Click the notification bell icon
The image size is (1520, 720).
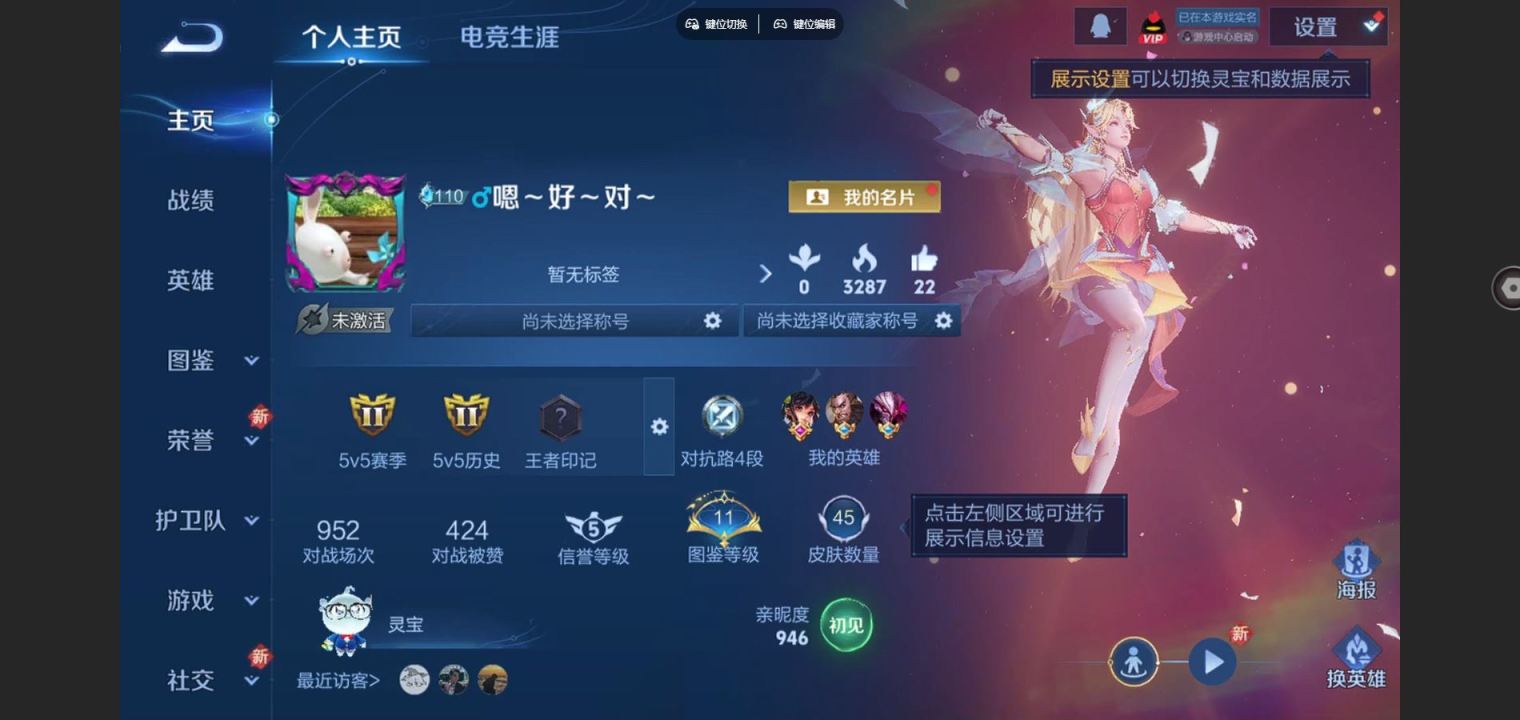point(1100,25)
